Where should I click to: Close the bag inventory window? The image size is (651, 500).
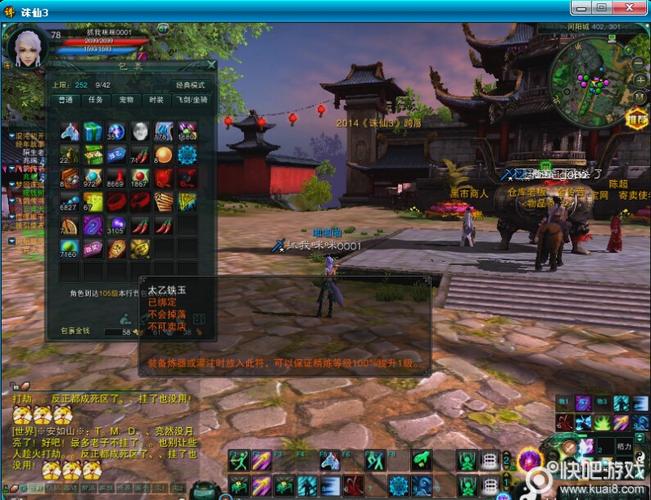(x=211, y=65)
